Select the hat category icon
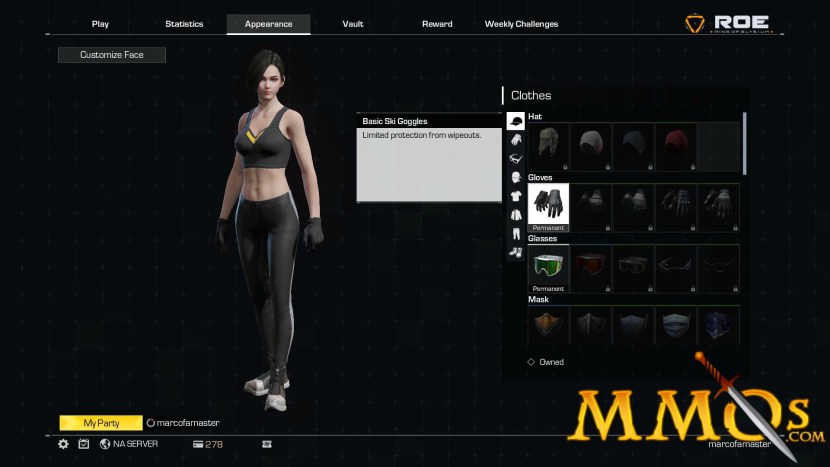 coord(516,122)
